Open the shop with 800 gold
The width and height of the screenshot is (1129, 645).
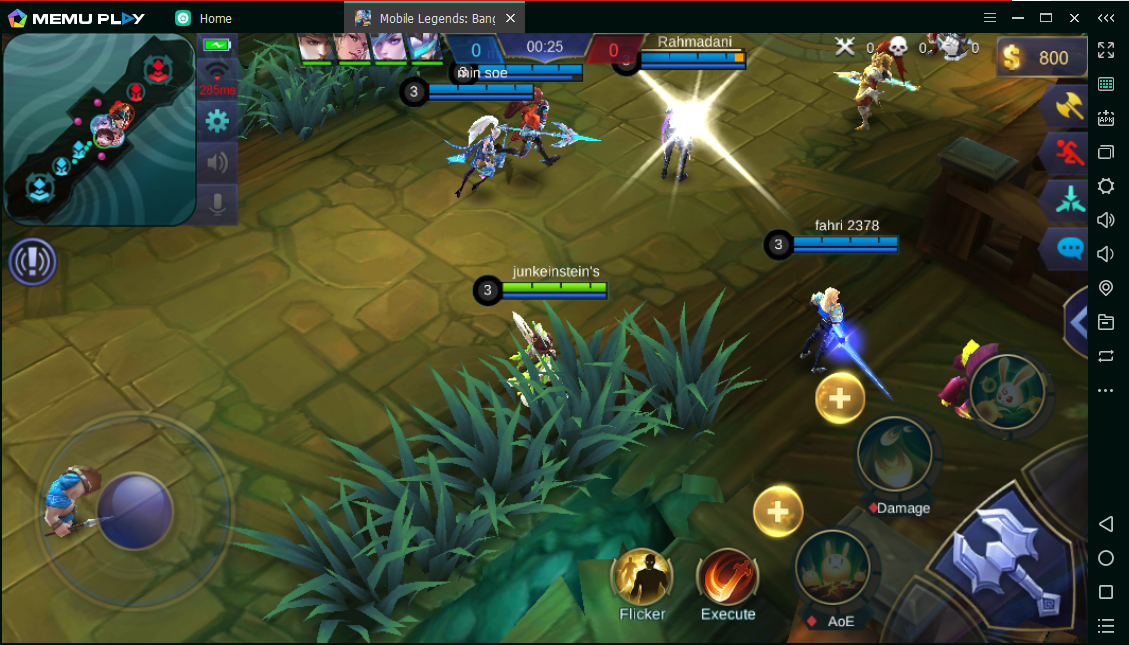[1040, 58]
